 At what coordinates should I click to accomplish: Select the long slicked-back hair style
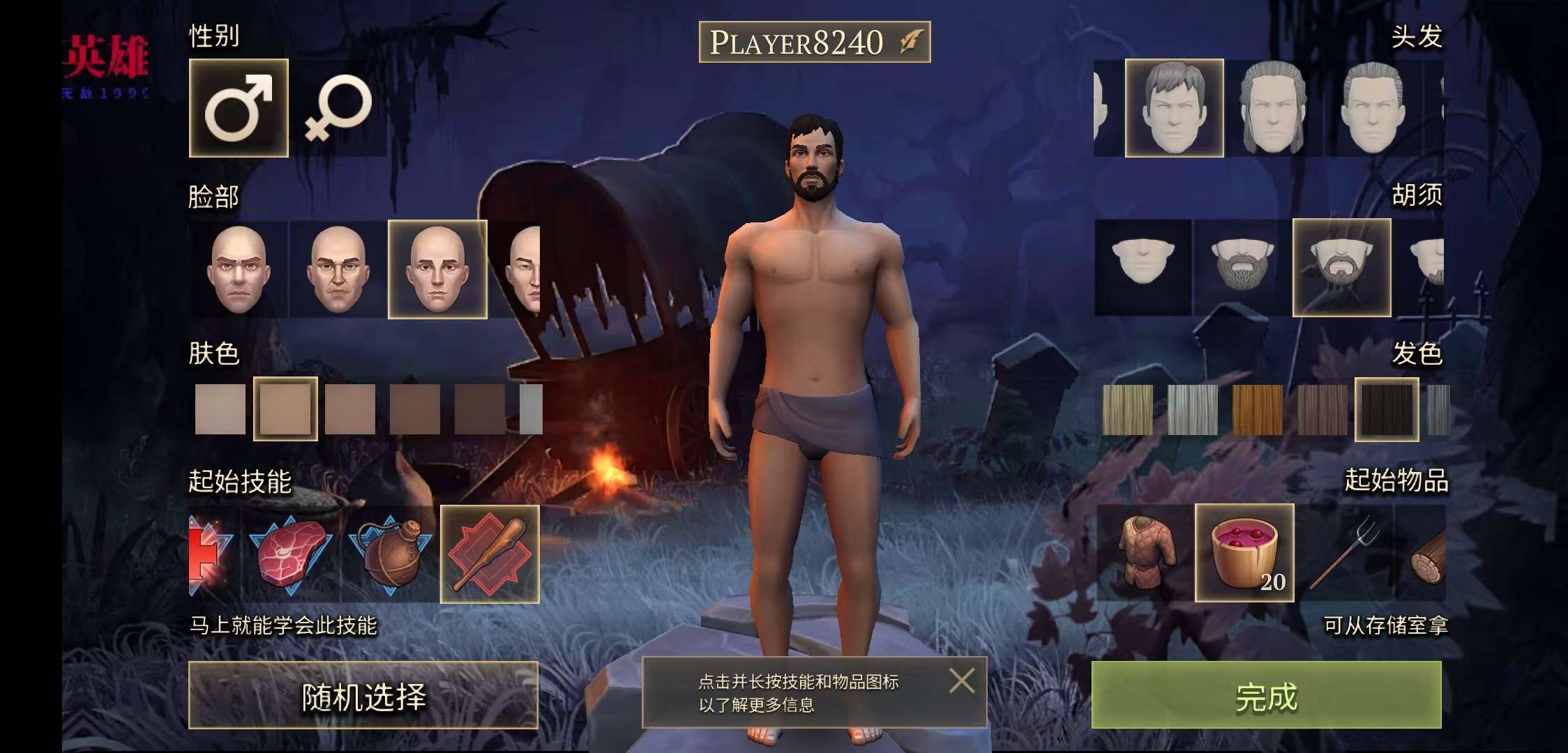(x=1273, y=108)
